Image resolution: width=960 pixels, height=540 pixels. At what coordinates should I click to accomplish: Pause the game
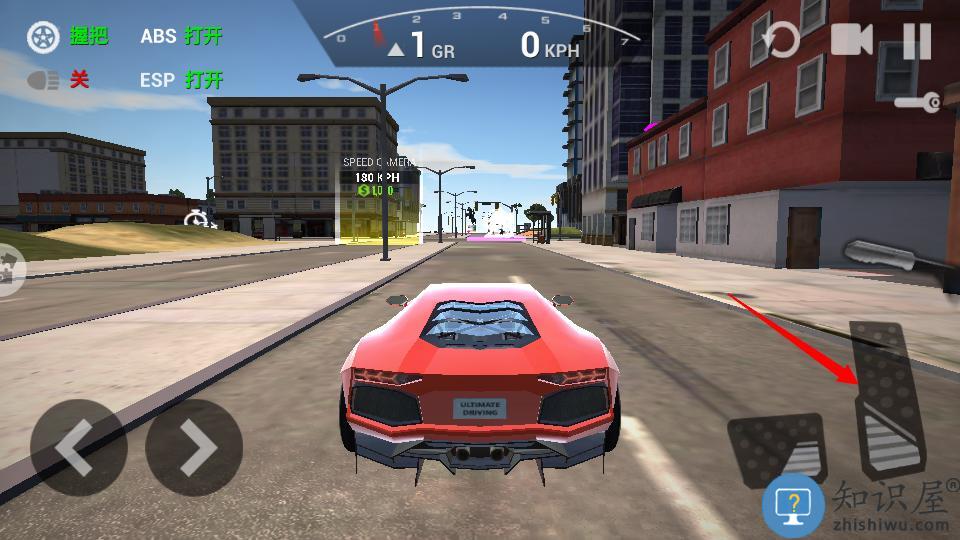point(916,41)
